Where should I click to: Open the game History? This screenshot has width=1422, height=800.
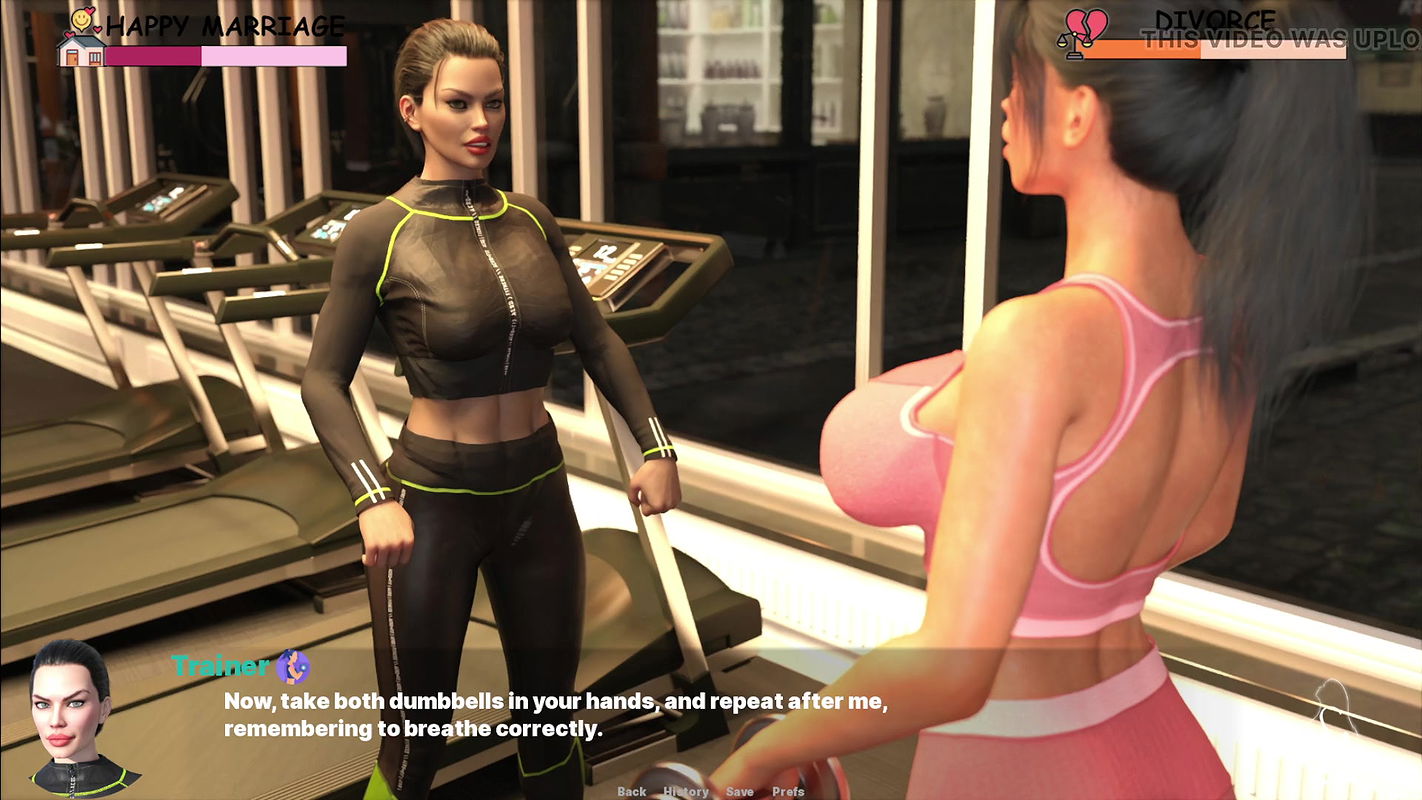[x=687, y=791]
